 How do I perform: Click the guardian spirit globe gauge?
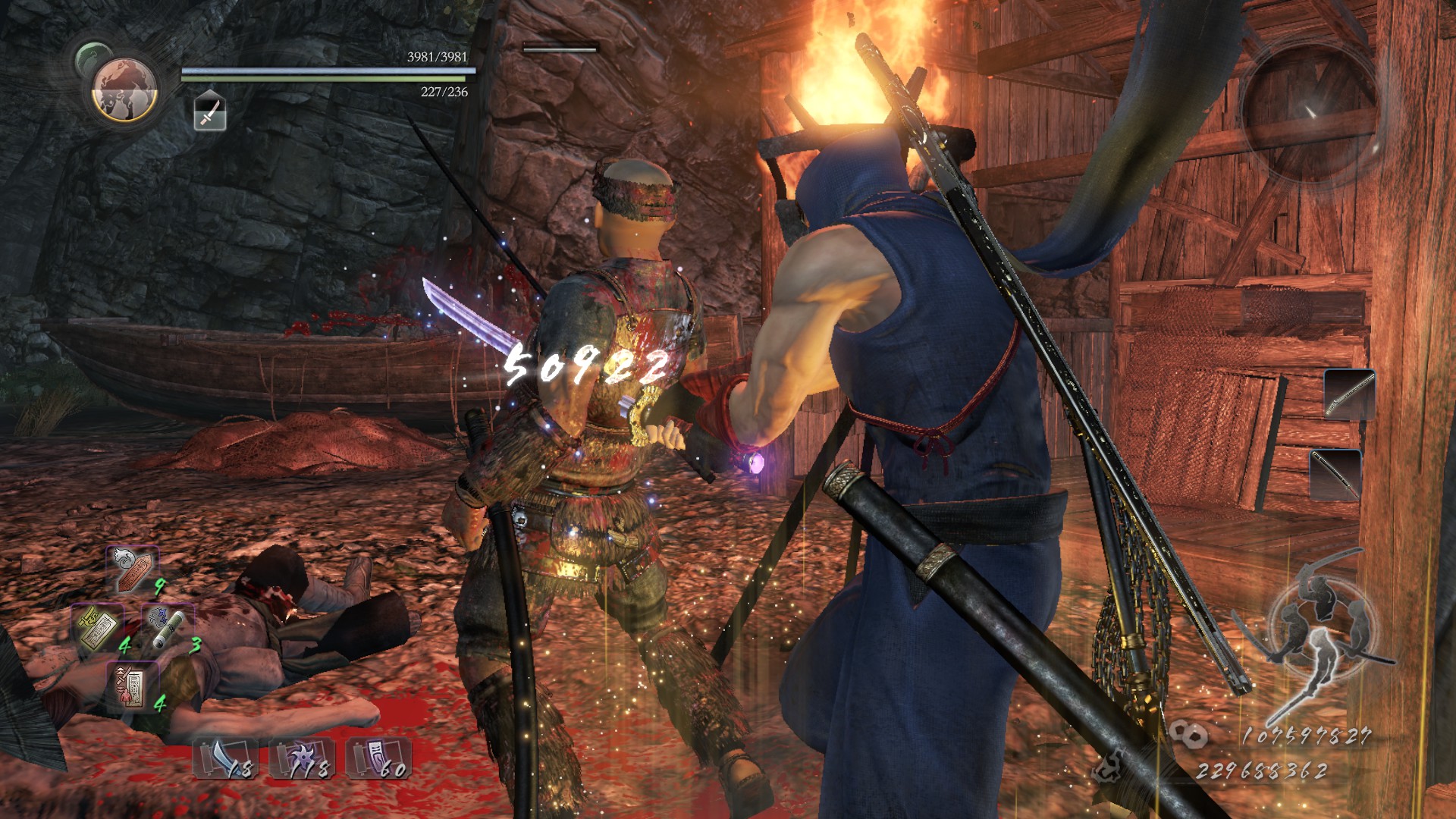124,89
